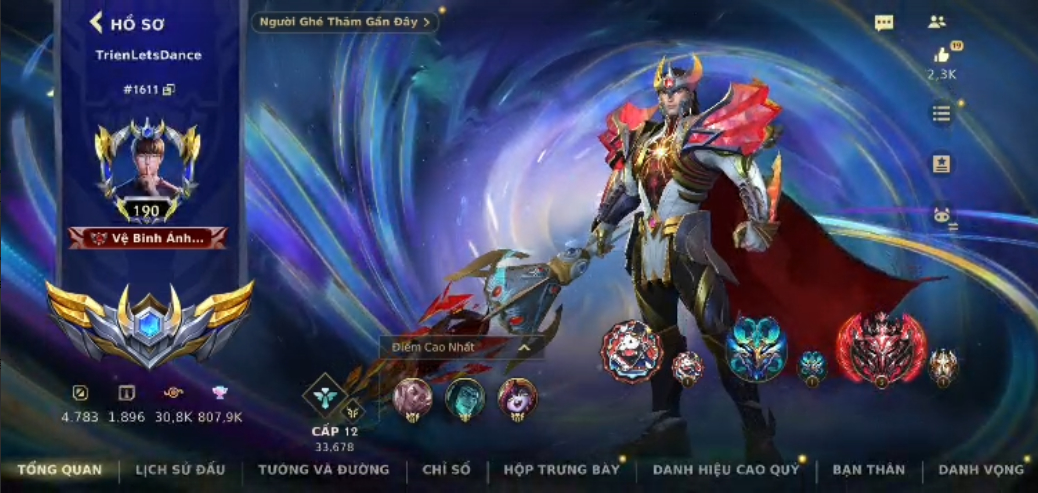The image size is (1038, 493).
Task: Switch to Lịch Sử Đấu tab
Action: [x=180, y=469]
